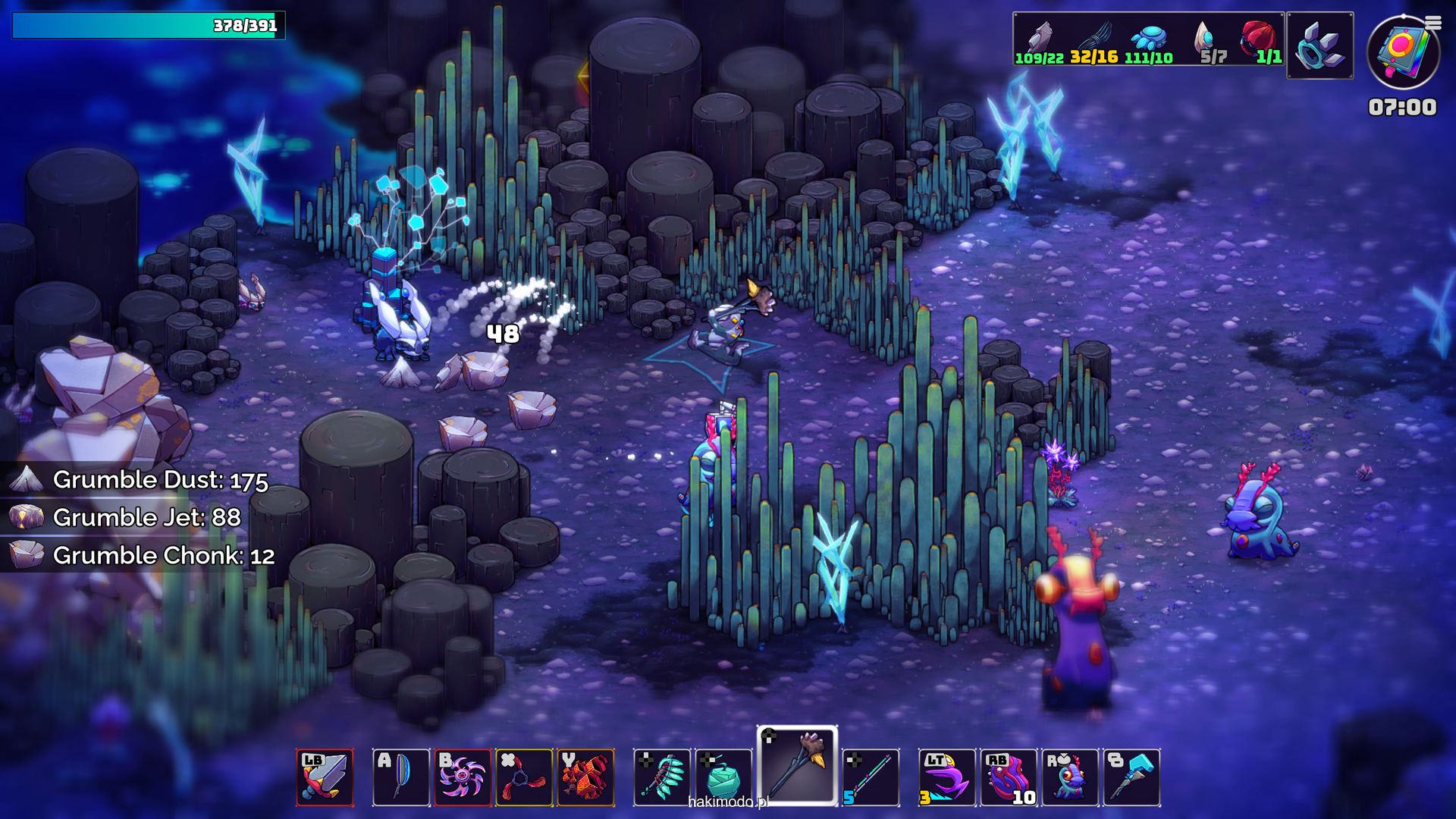
Task: Select the blue creature pet slot
Action: (x=1070, y=777)
